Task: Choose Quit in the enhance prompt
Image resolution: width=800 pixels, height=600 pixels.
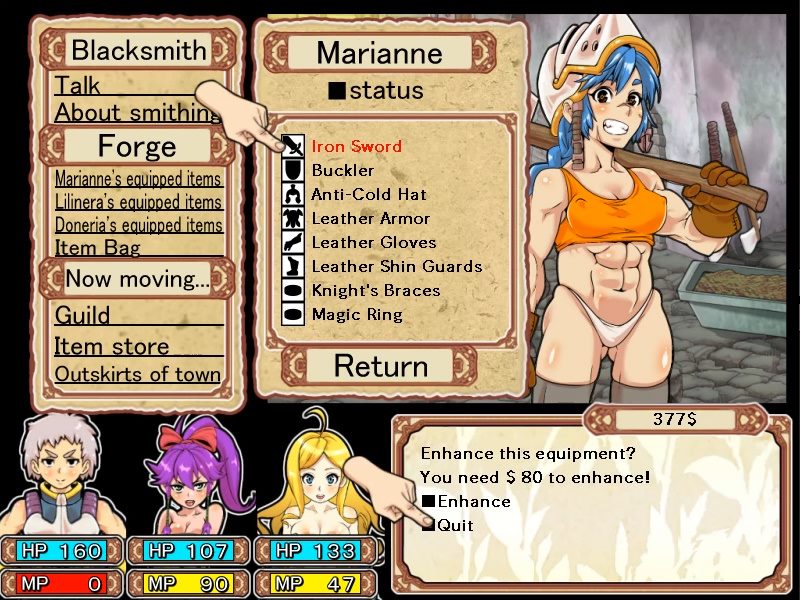Action: 455,525
